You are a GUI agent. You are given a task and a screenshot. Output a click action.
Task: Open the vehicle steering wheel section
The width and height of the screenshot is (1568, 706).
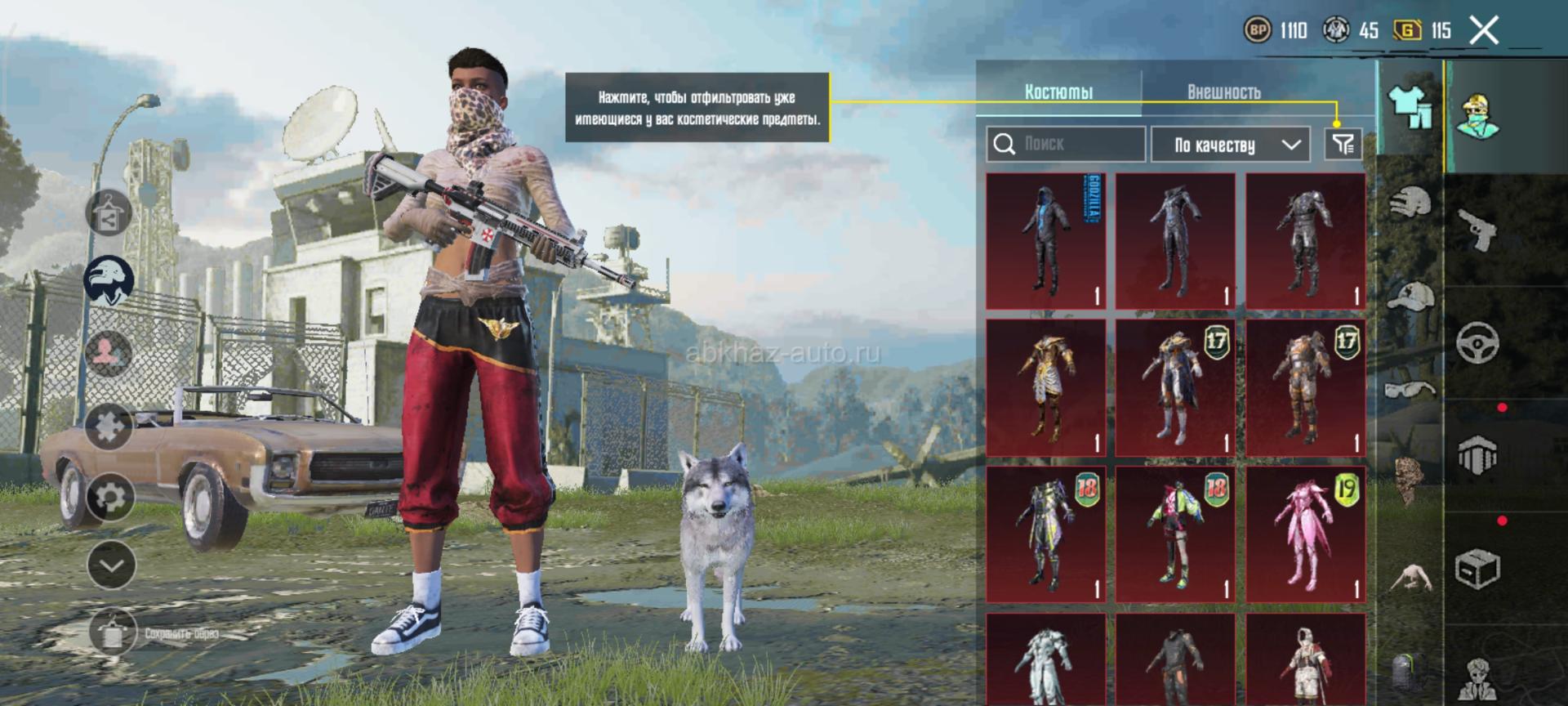(x=1477, y=342)
